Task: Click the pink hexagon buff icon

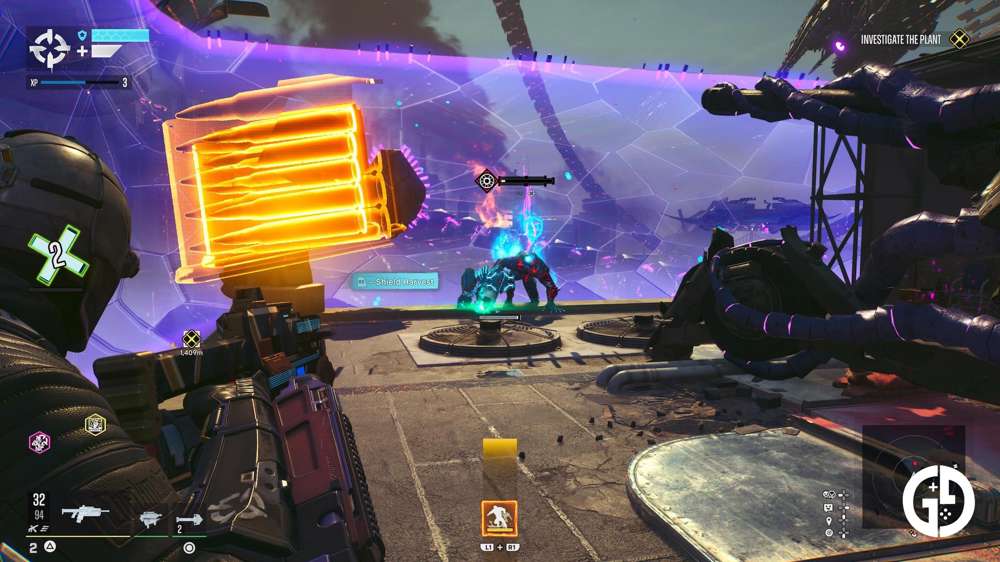Action: tap(38, 440)
